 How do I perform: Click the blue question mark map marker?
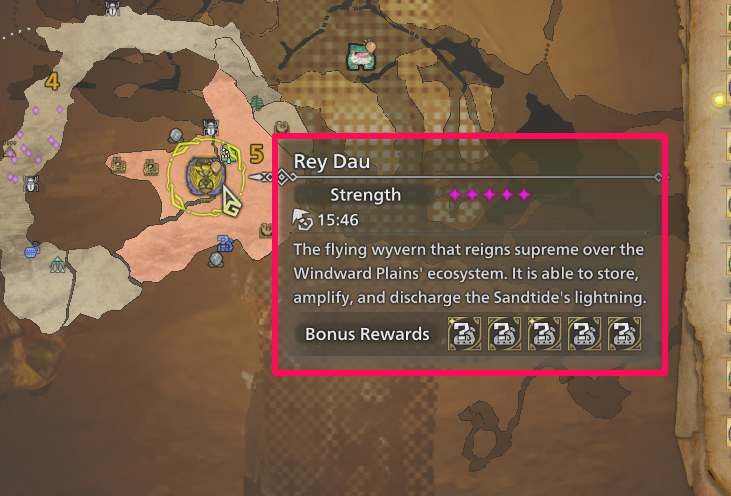(225, 242)
